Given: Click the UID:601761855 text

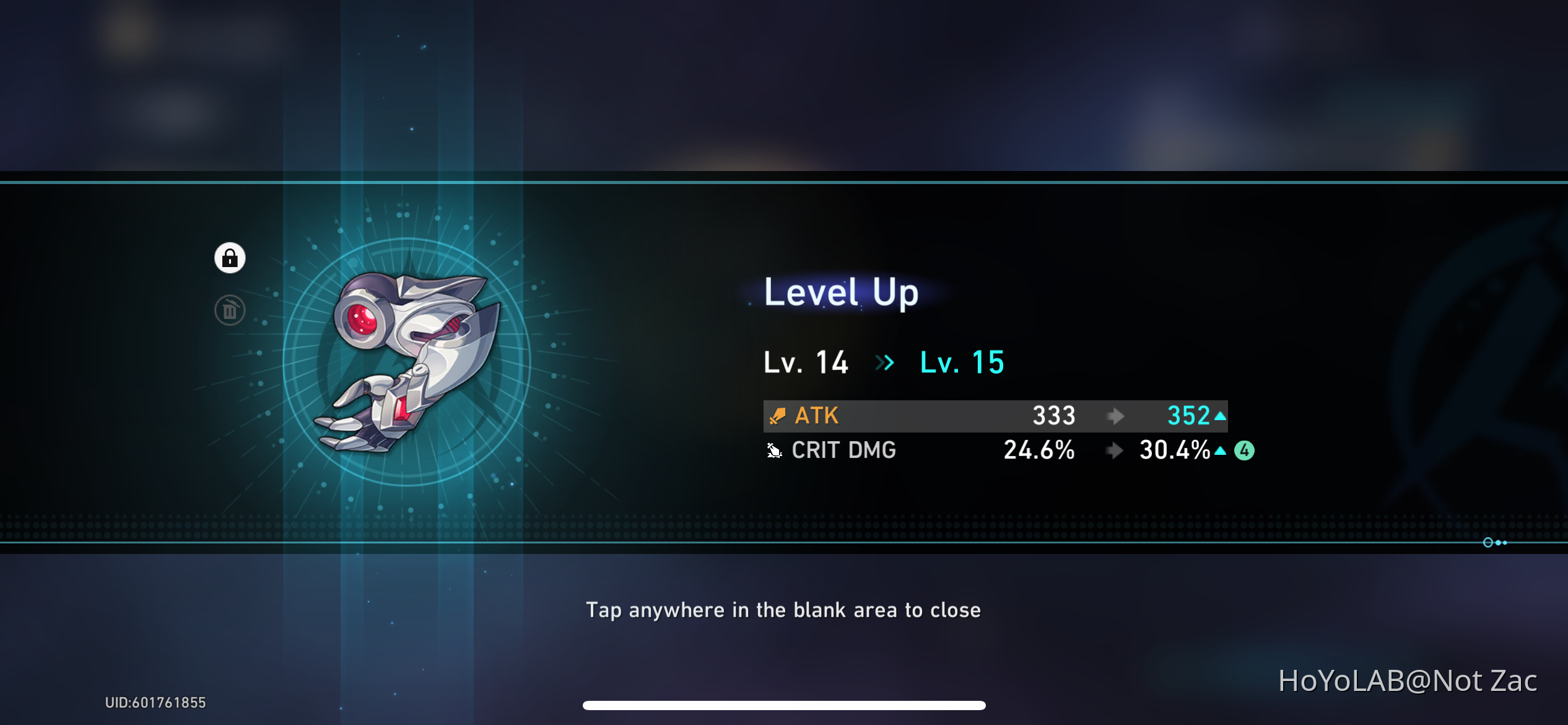Looking at the screenshot, I should [x=155, y=703].
